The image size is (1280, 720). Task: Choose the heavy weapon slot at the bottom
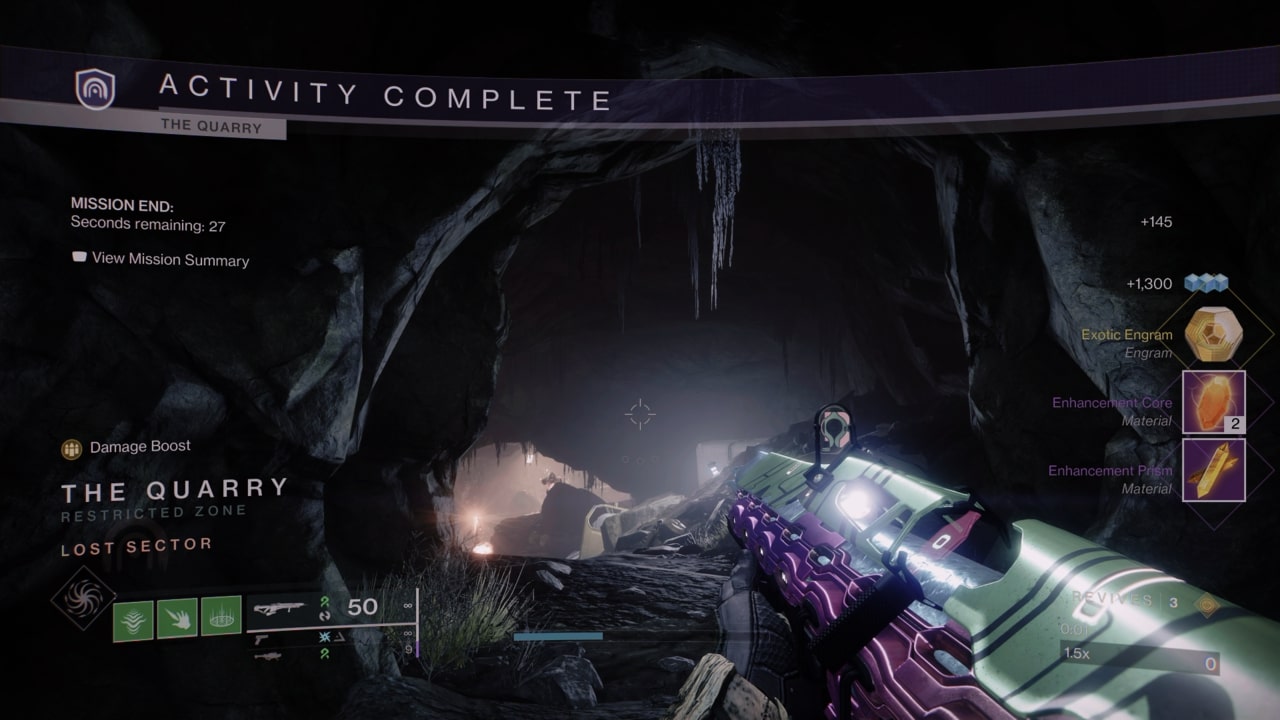[266, 656]
